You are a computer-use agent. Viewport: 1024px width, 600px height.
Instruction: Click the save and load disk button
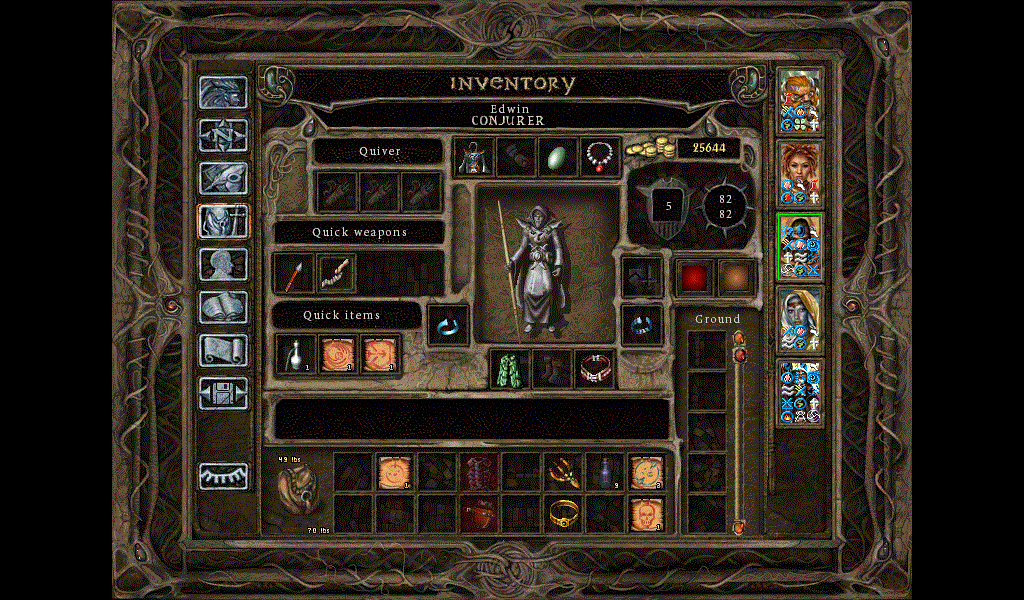(223, 393)
